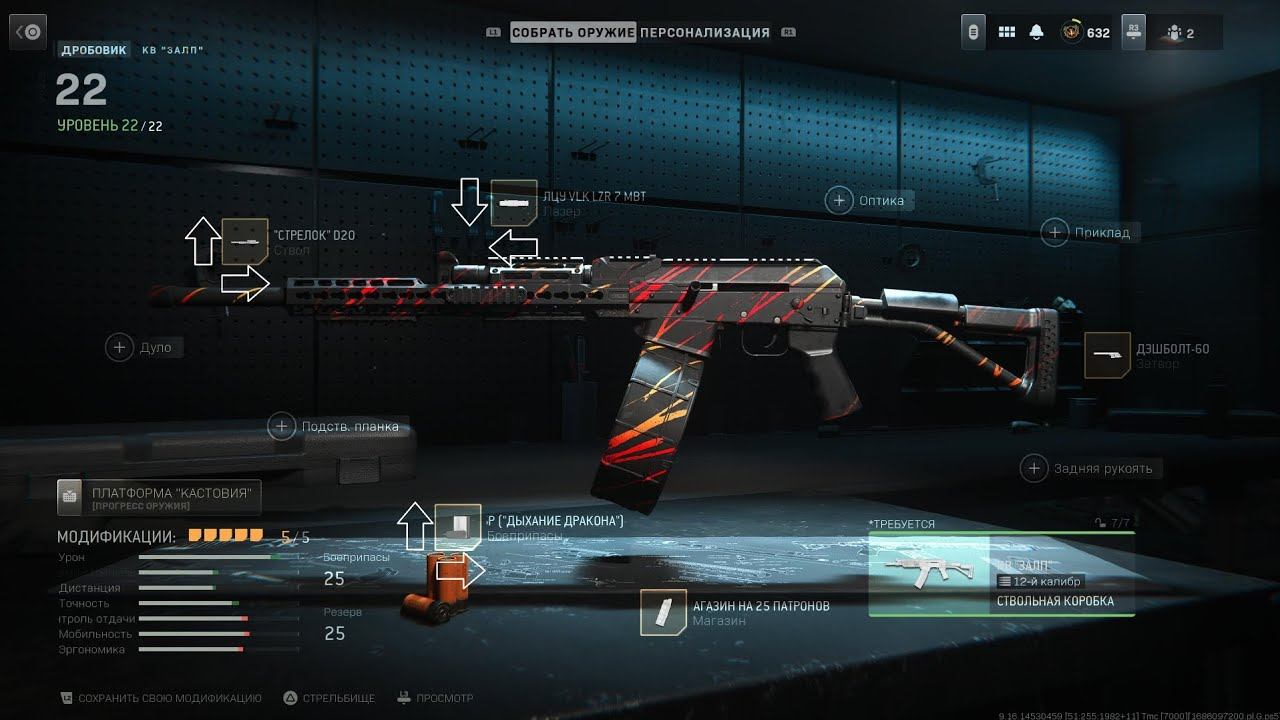The image size is (1280, 720).
Task: Open the grid menu icon in top bar
Action: point(1007,33)
